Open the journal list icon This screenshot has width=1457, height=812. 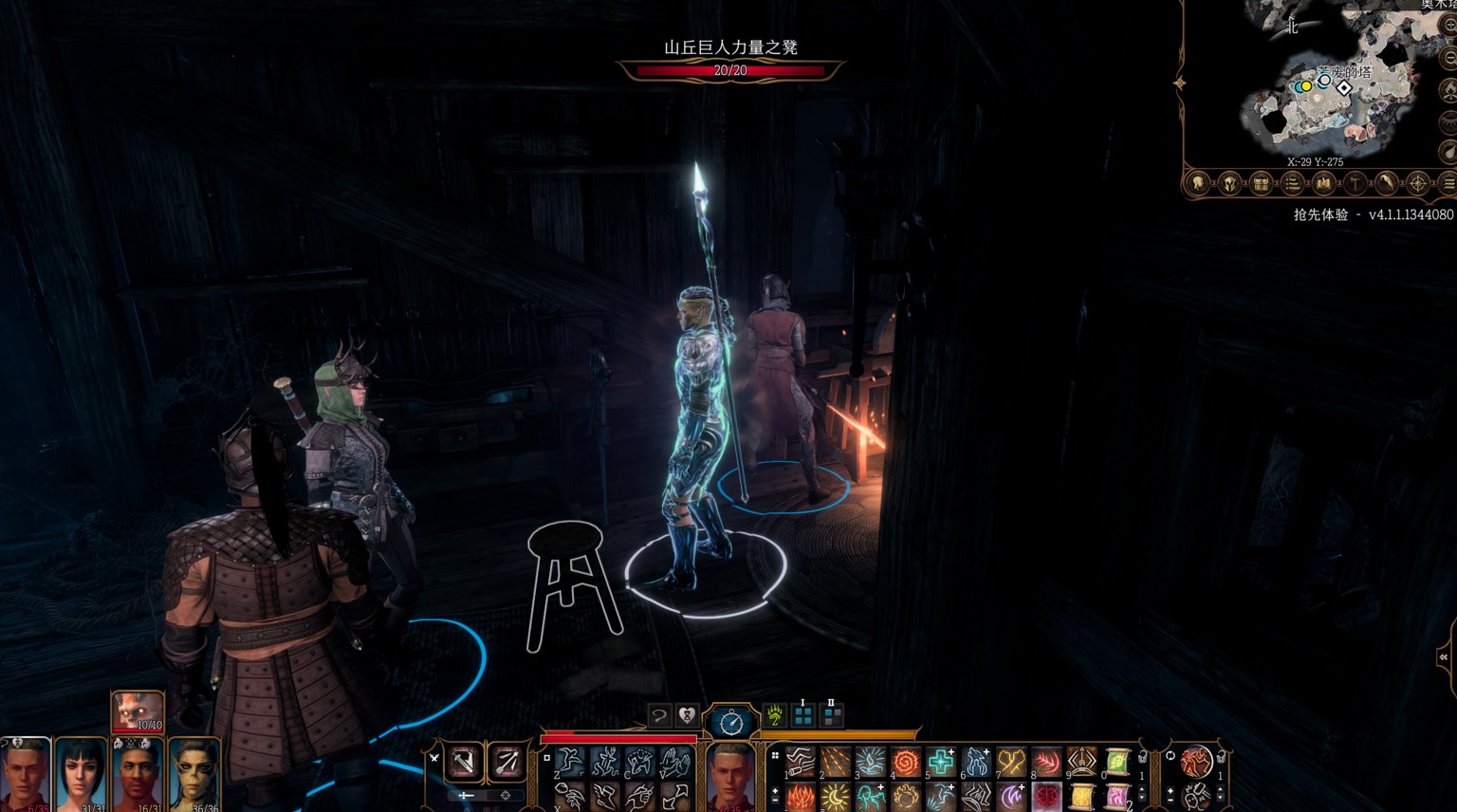tap(1292, 183)
